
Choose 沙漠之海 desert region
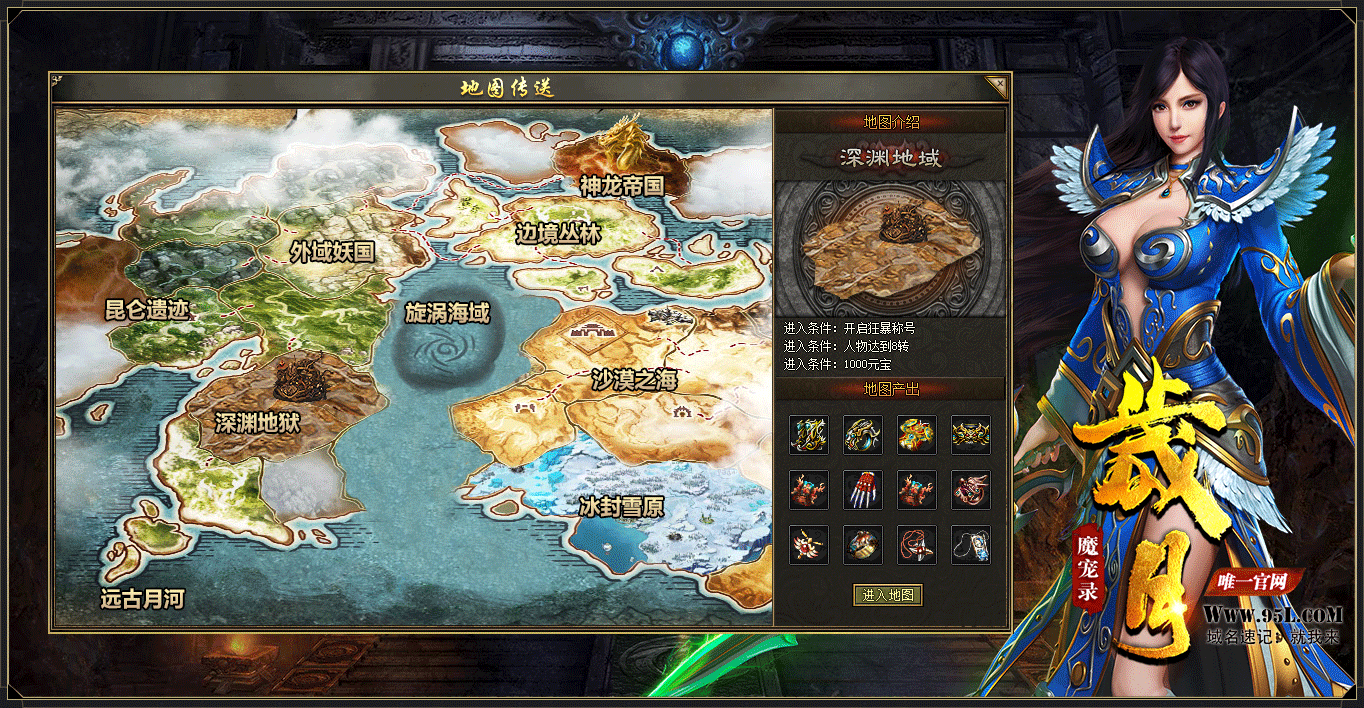[634, 379]
